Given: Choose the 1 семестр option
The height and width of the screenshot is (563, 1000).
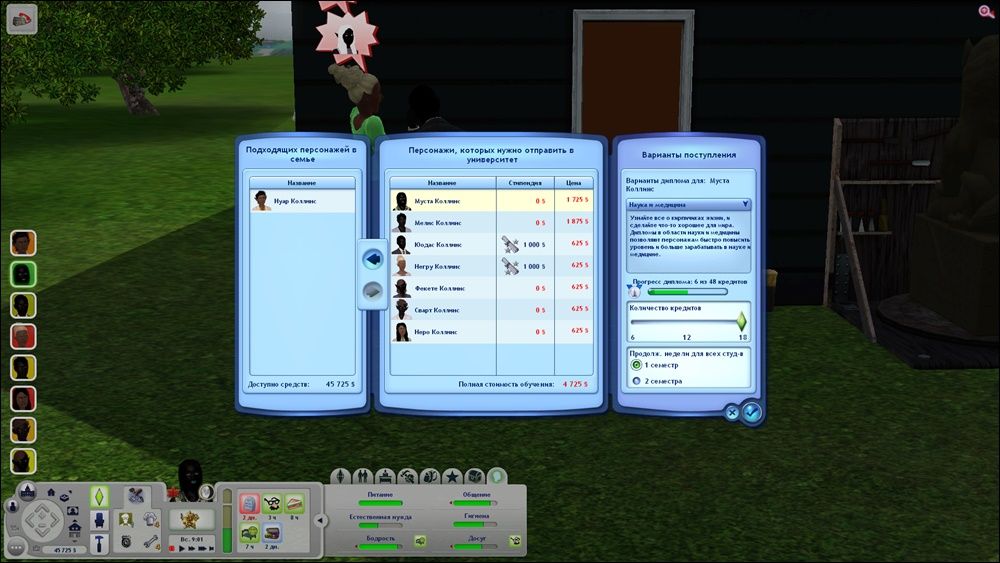Looking at the screenshot, I should [636, 366].
